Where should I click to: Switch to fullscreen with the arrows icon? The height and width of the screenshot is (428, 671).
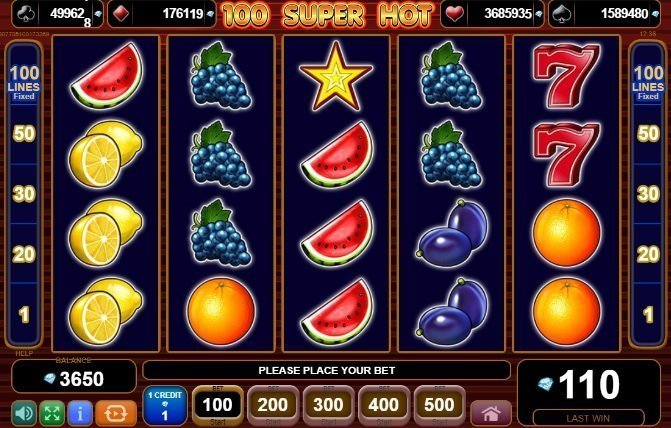pos(52,412)
